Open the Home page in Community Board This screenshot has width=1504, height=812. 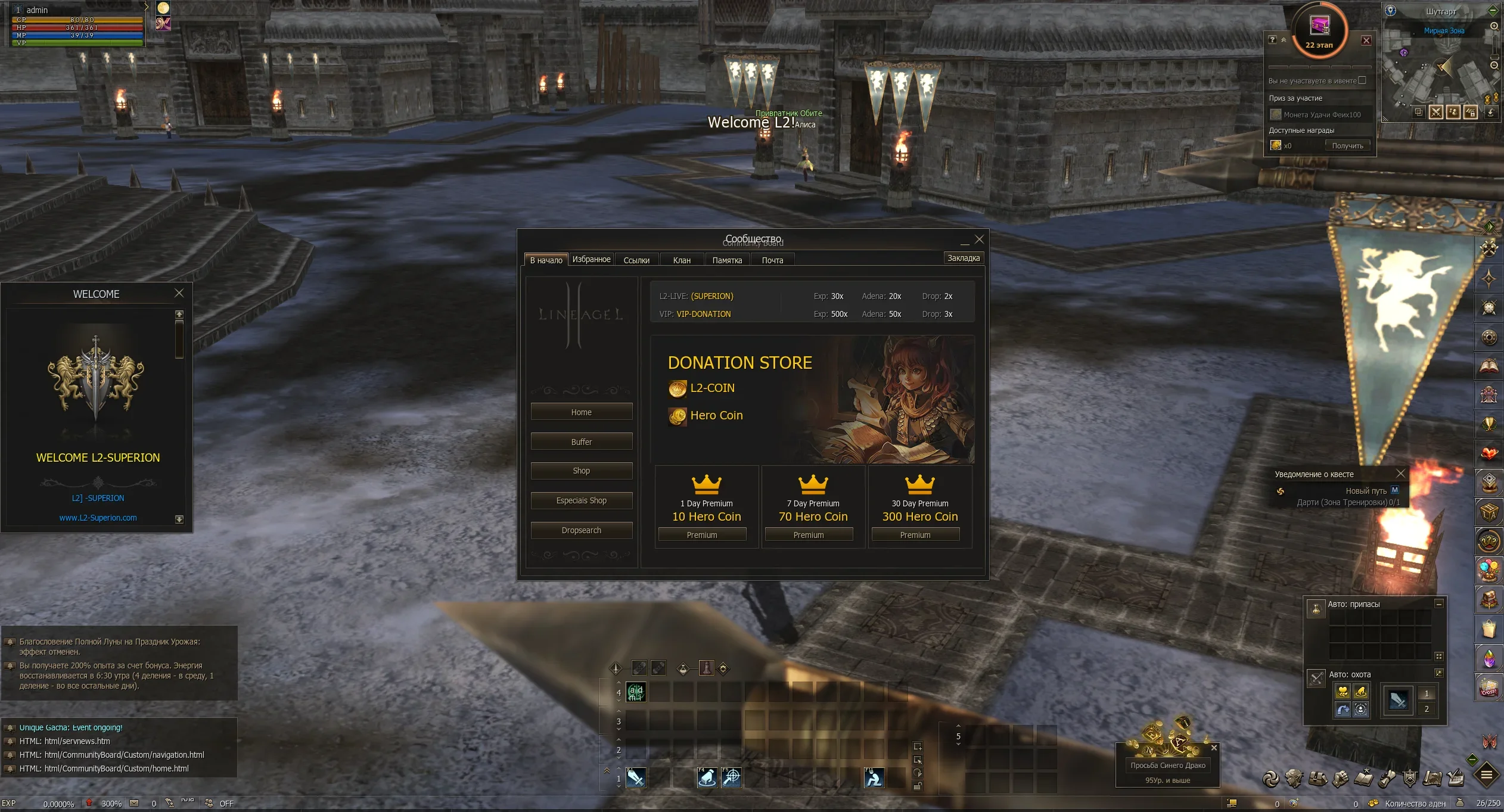(x=581, y=412)
